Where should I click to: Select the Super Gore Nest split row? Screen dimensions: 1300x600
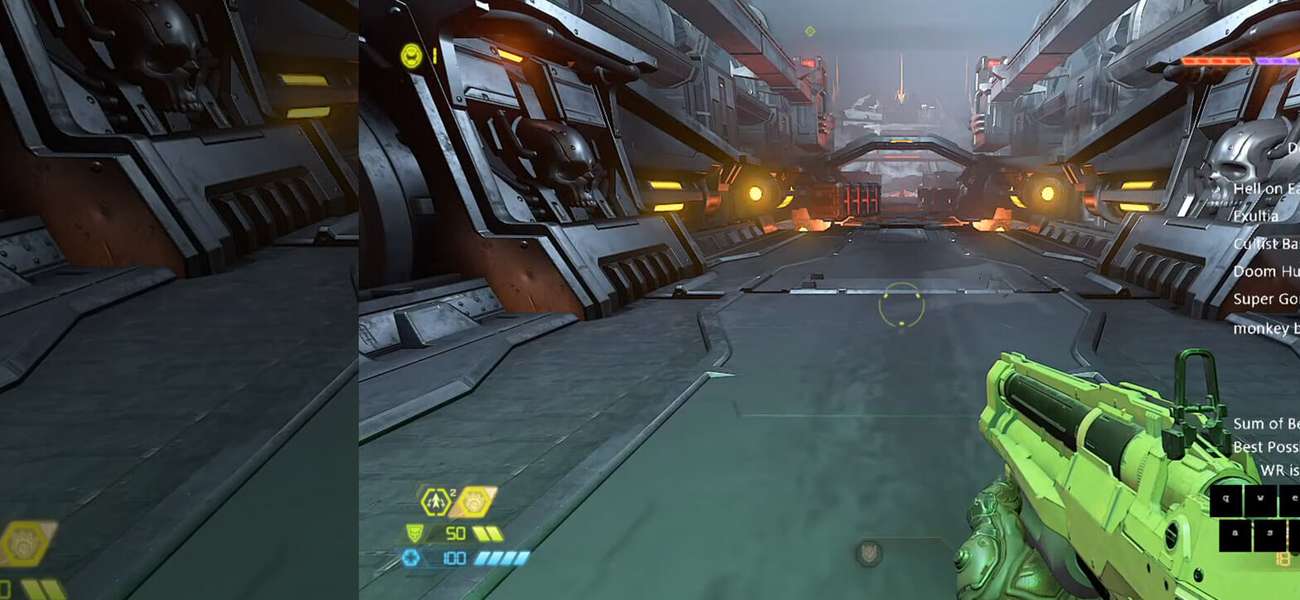click(1266, 299)
